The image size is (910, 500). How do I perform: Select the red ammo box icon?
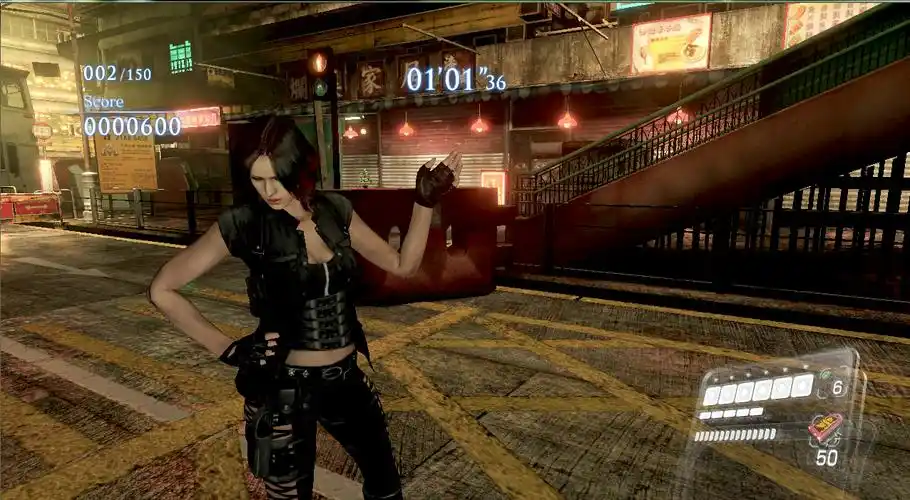pyautogui.click(x=823, y=427)
